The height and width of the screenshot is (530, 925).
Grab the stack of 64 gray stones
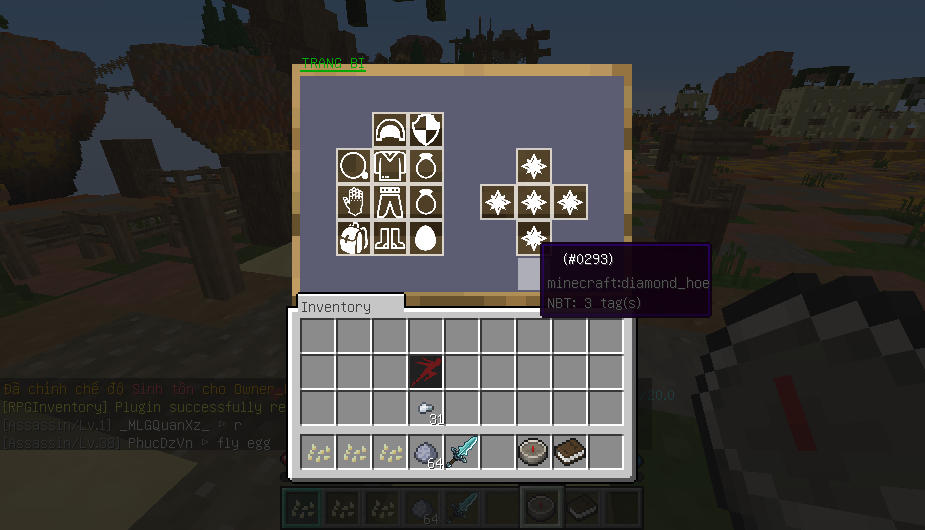[426, 452]
